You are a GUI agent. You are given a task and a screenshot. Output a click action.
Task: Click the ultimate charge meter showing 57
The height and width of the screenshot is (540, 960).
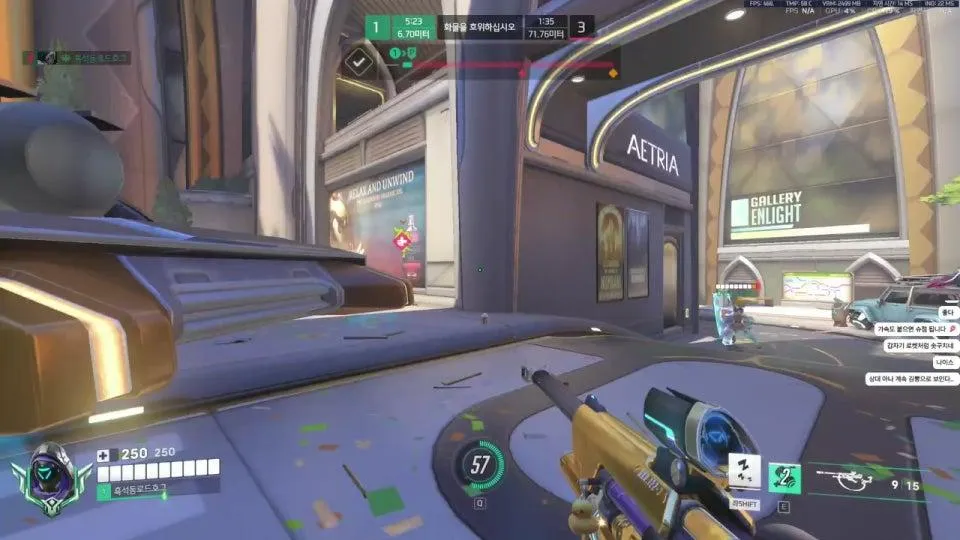(x=480, y=464)
